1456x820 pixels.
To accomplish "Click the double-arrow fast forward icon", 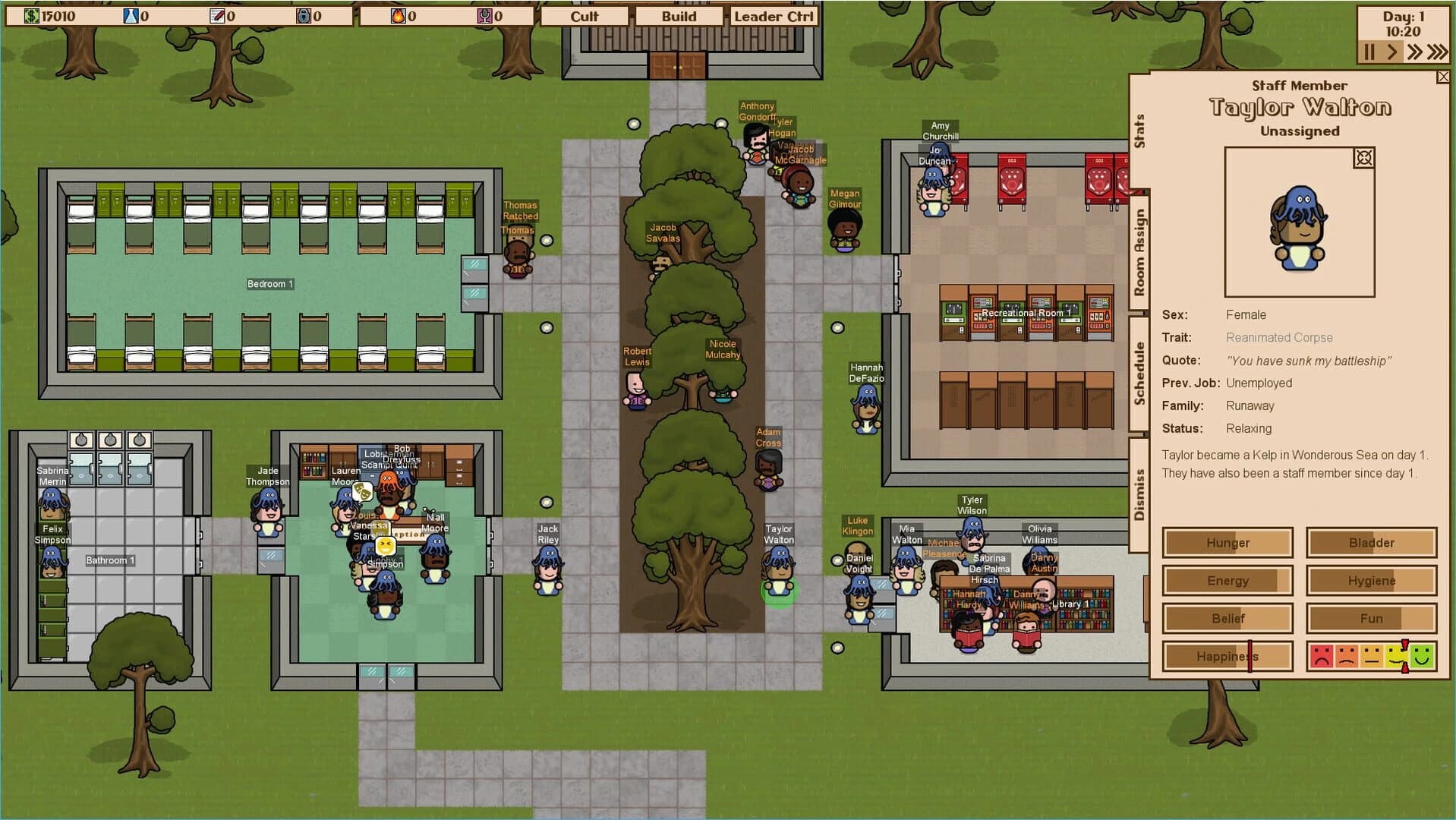I will tap(1415, 52).
